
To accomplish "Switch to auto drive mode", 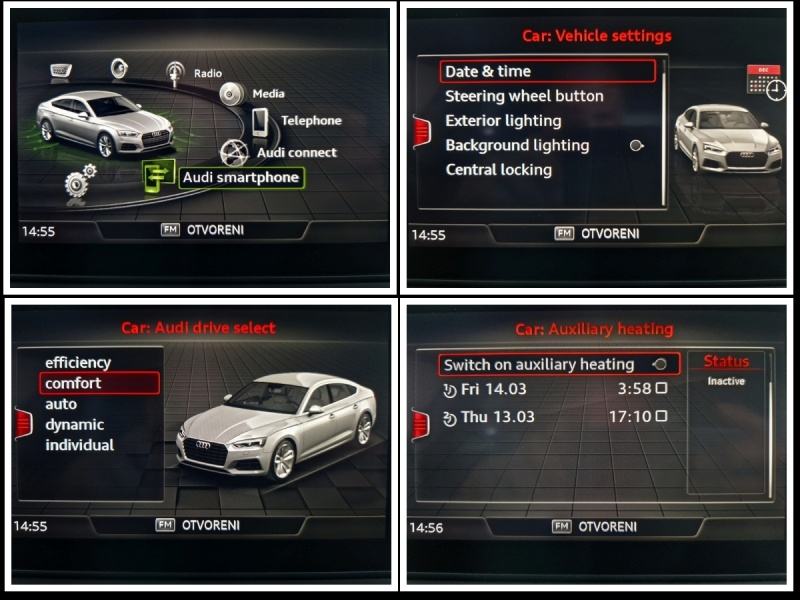I will point(61,404).
